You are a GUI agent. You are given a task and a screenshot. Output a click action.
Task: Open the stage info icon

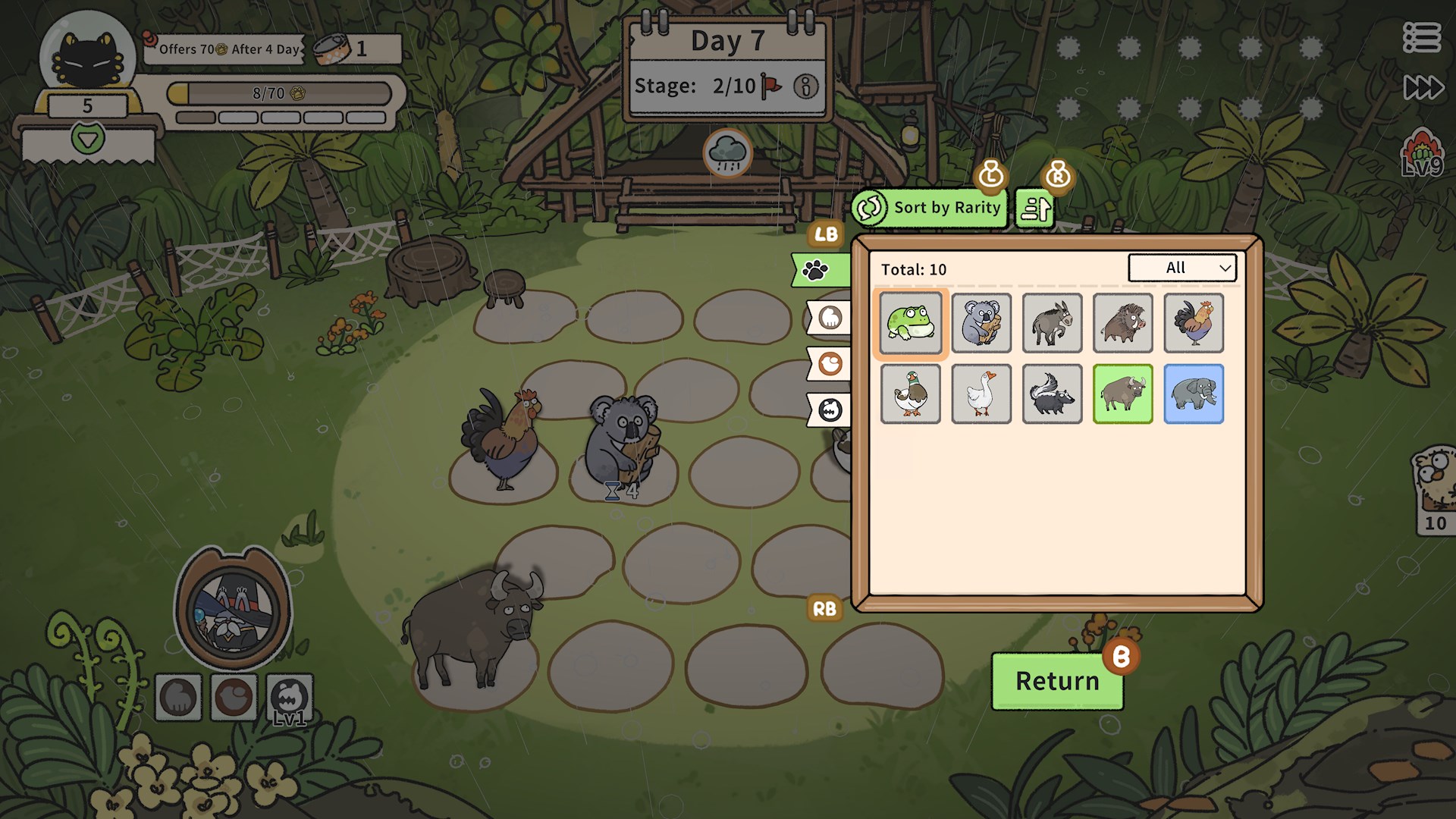click(x=805, y=86)
